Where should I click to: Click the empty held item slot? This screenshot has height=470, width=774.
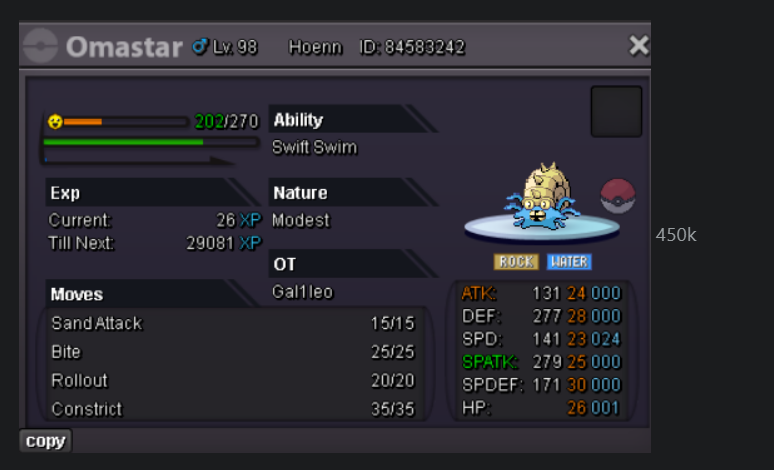click(616, 111)
